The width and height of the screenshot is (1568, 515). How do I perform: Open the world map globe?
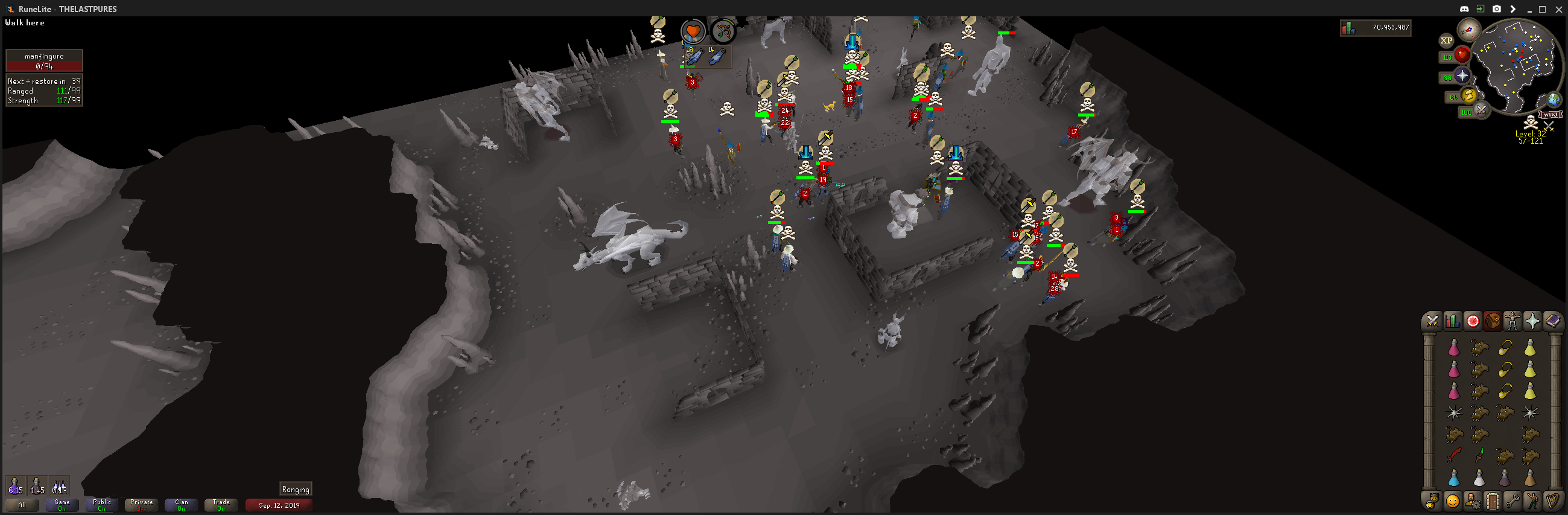pos(1554,100)
